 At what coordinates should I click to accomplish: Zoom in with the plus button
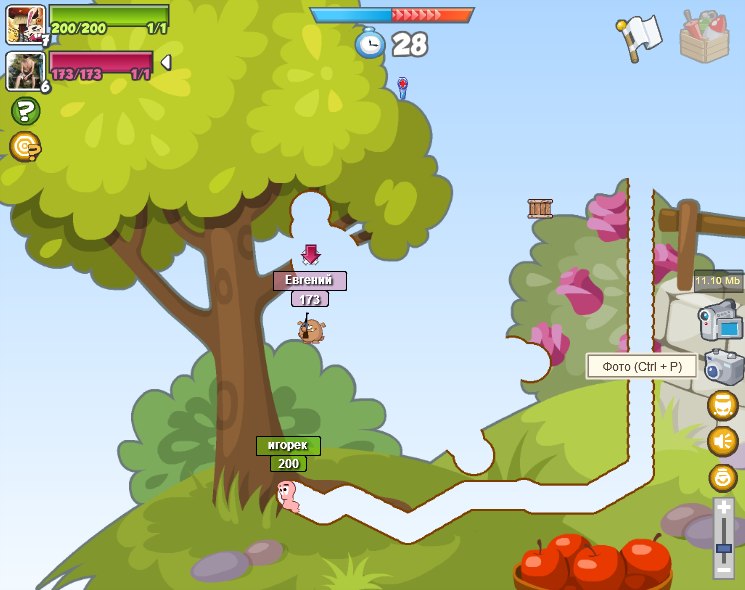724,508
